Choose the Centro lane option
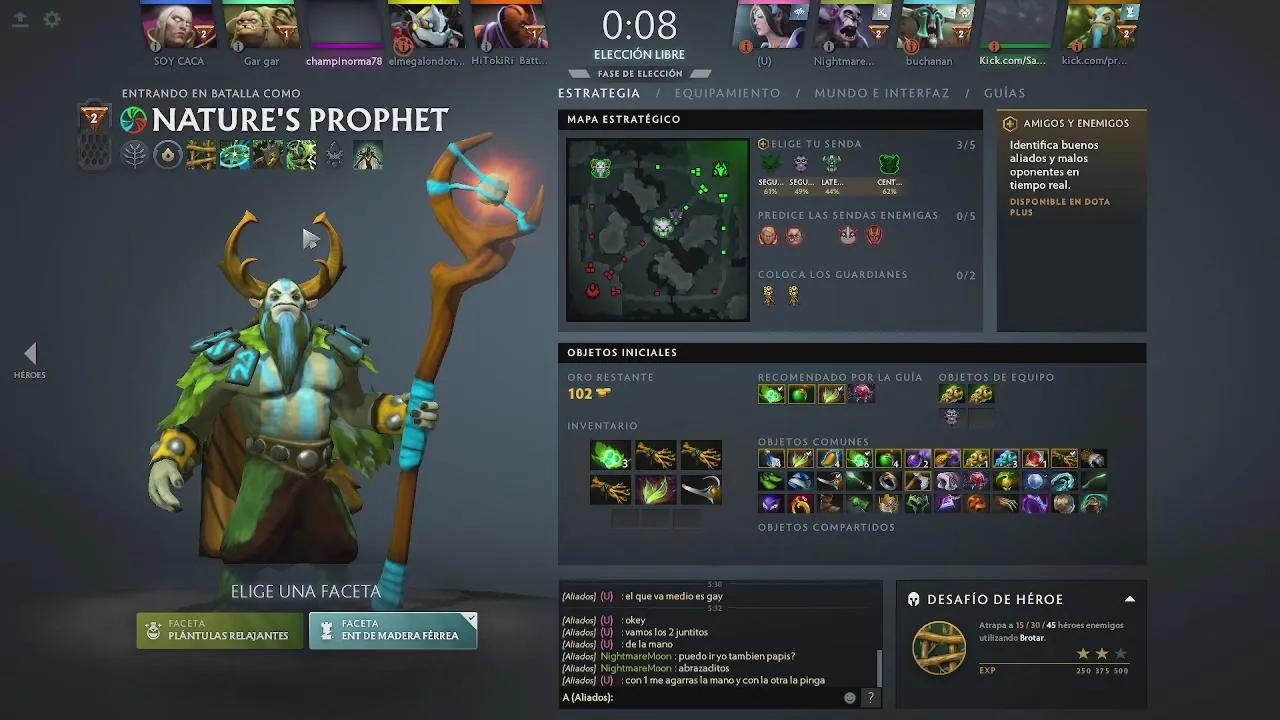1280x720 pixels. point(890,163)
